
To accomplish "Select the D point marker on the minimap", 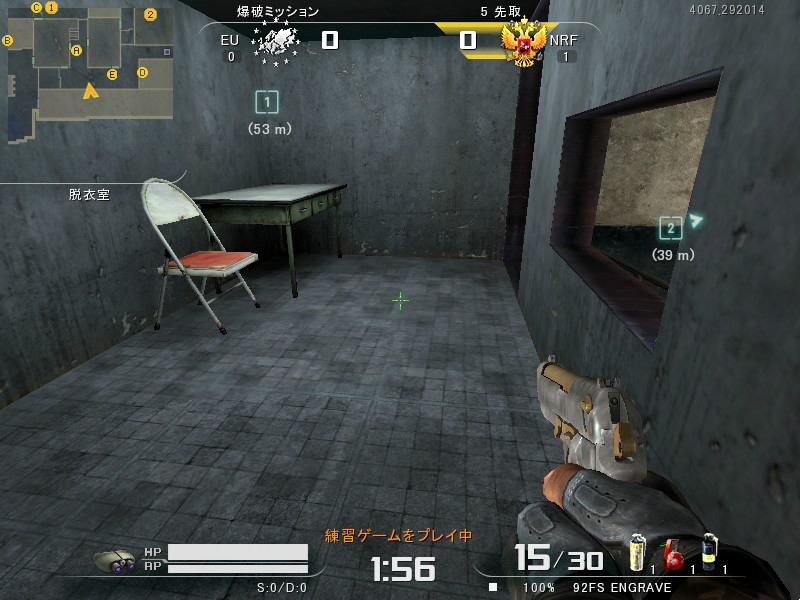I will coord(142,72).
